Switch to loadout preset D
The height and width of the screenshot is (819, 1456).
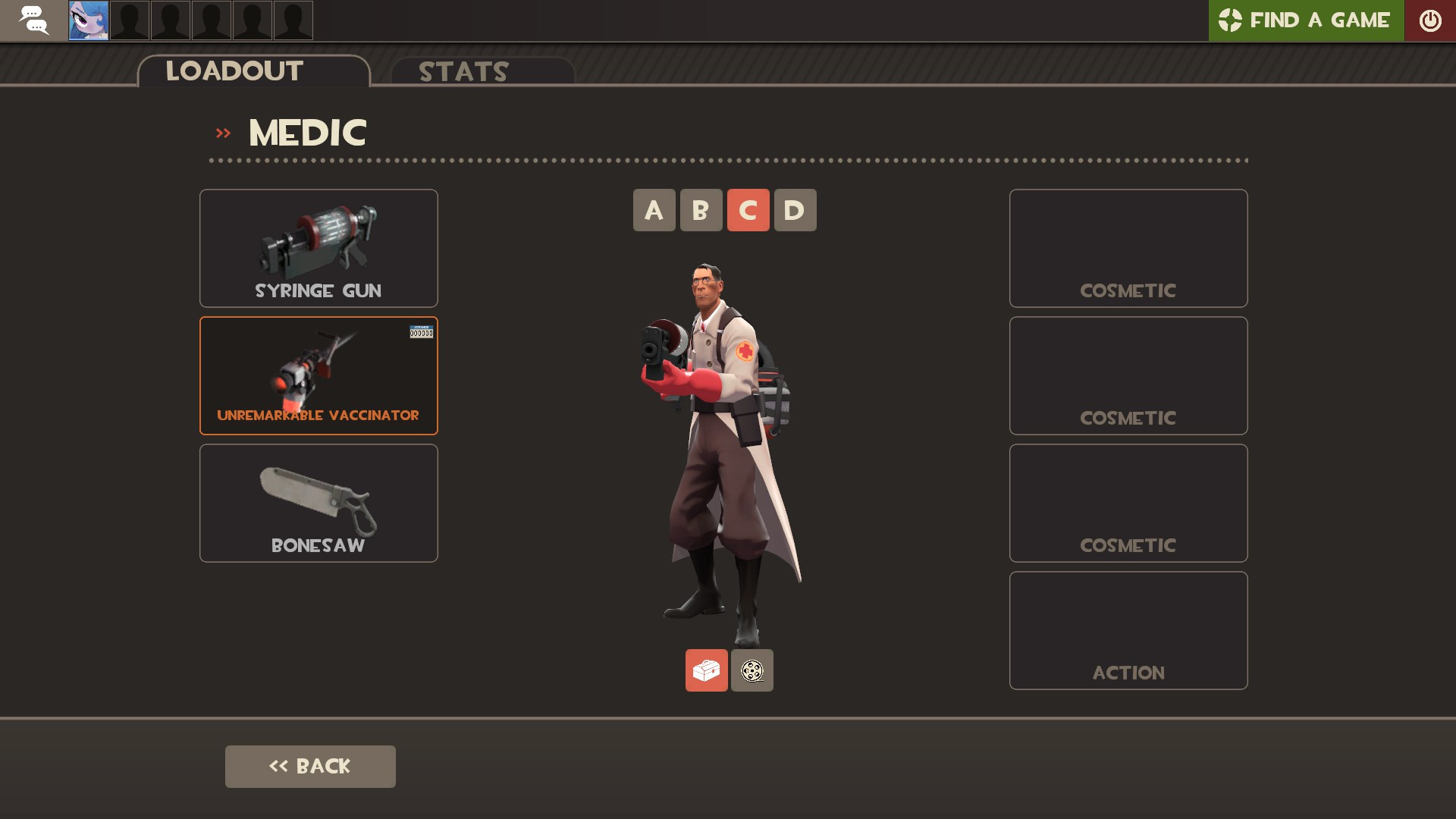coord(796,210)
